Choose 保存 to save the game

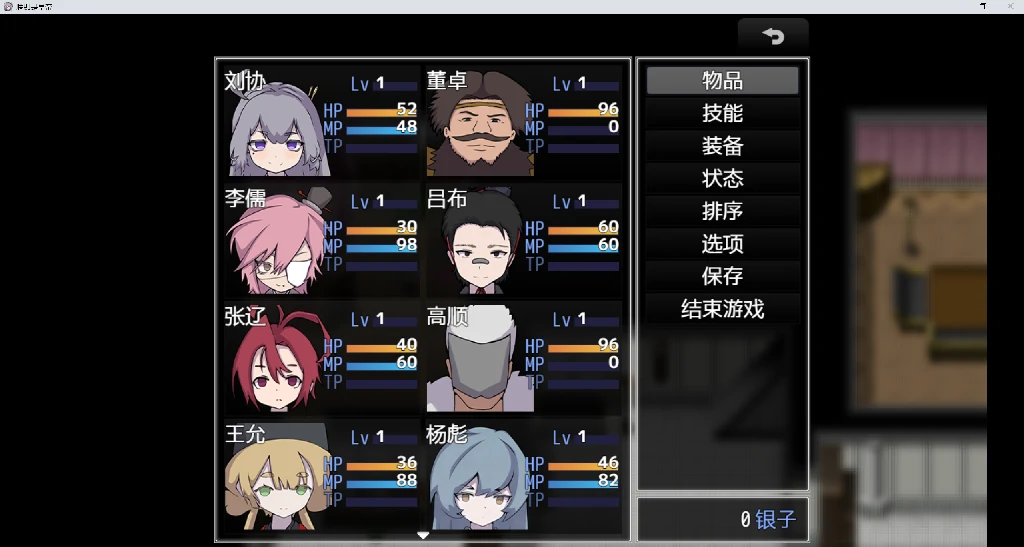tap(722, 276)
